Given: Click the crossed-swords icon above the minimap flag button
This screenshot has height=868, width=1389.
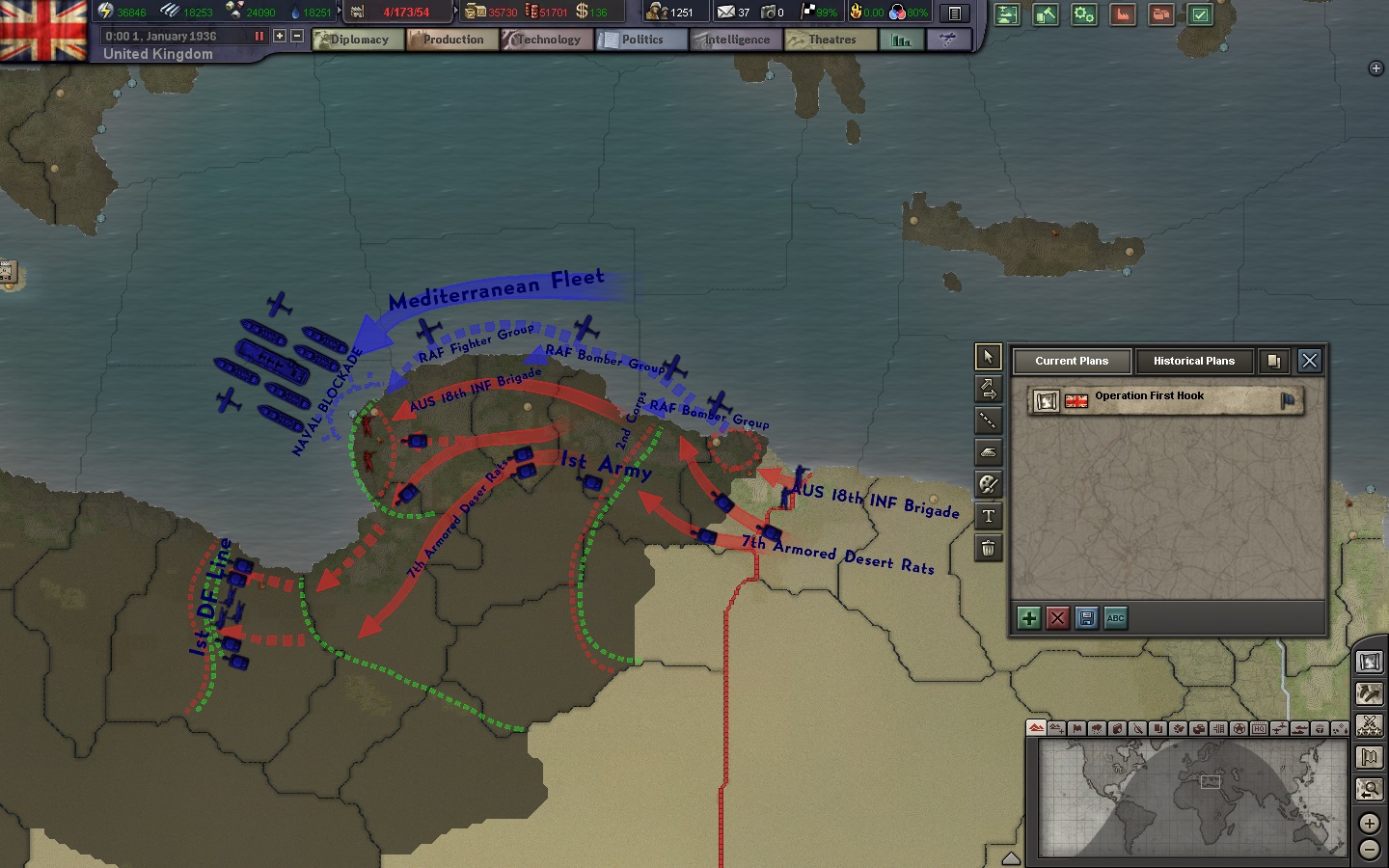Looking at the screenshot, I should [1369, 725].
